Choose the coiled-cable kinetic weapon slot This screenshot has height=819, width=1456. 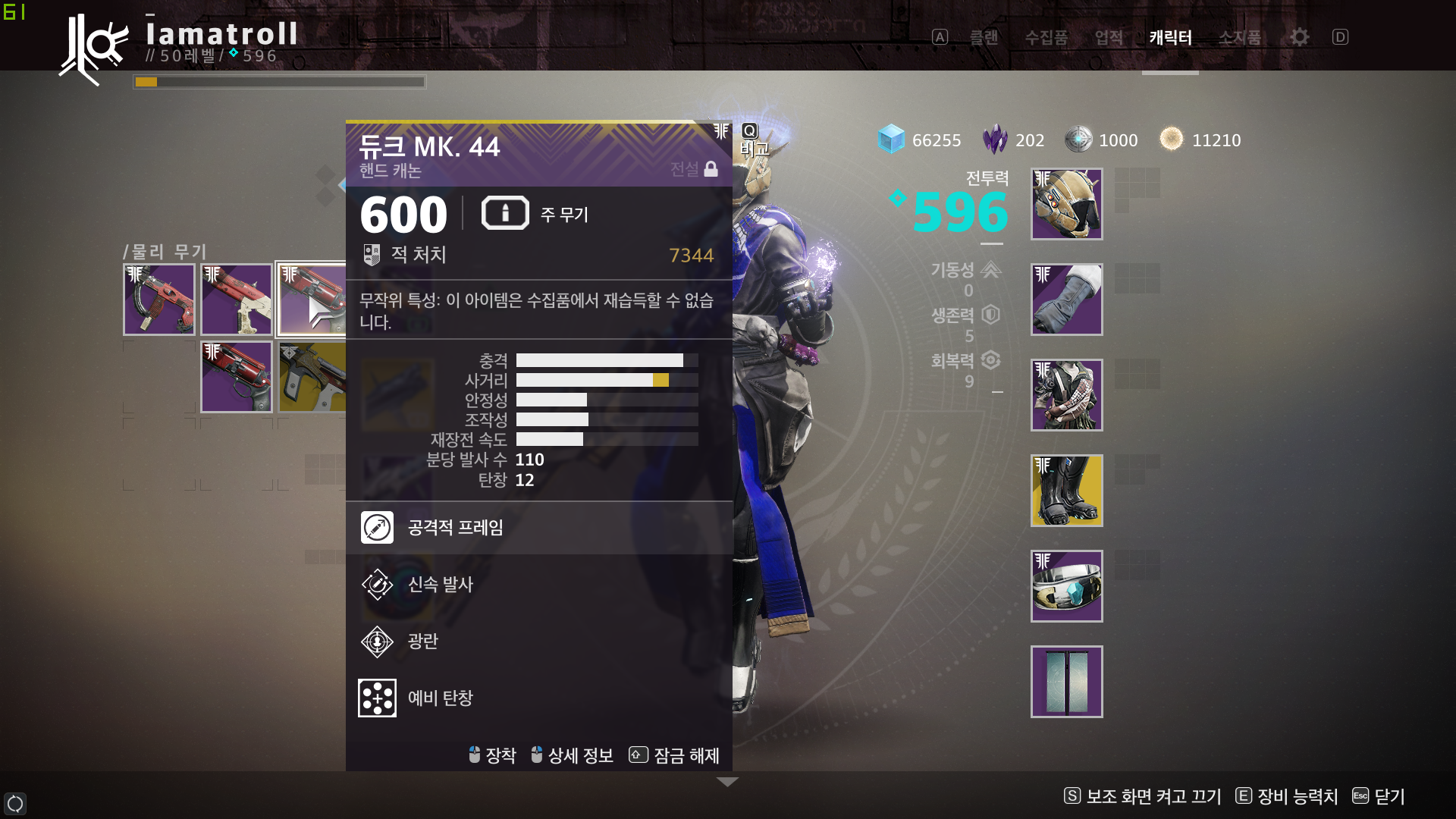pyautogui.click(x=159, y=300)
